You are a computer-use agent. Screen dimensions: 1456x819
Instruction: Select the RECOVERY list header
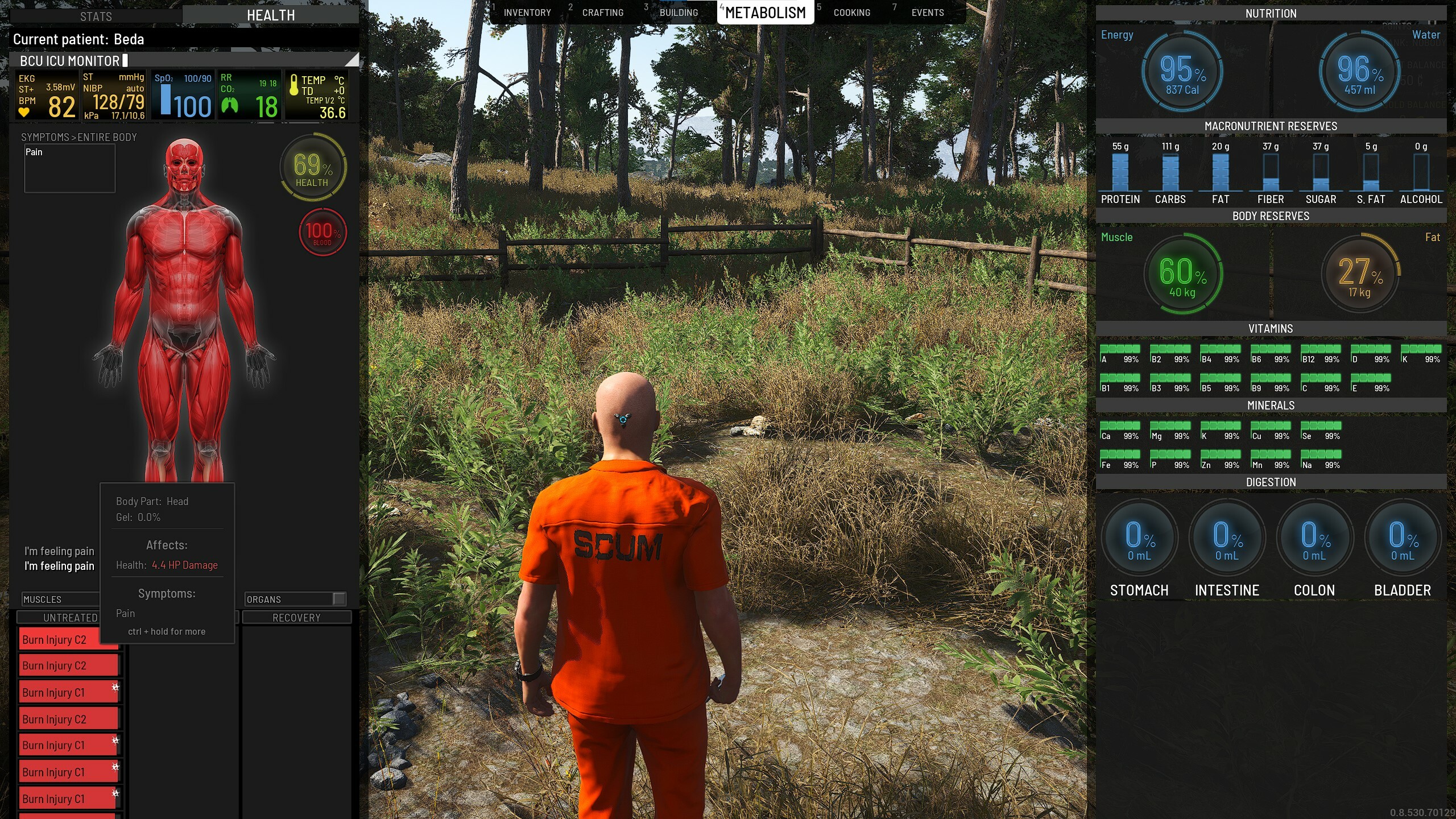297,617
